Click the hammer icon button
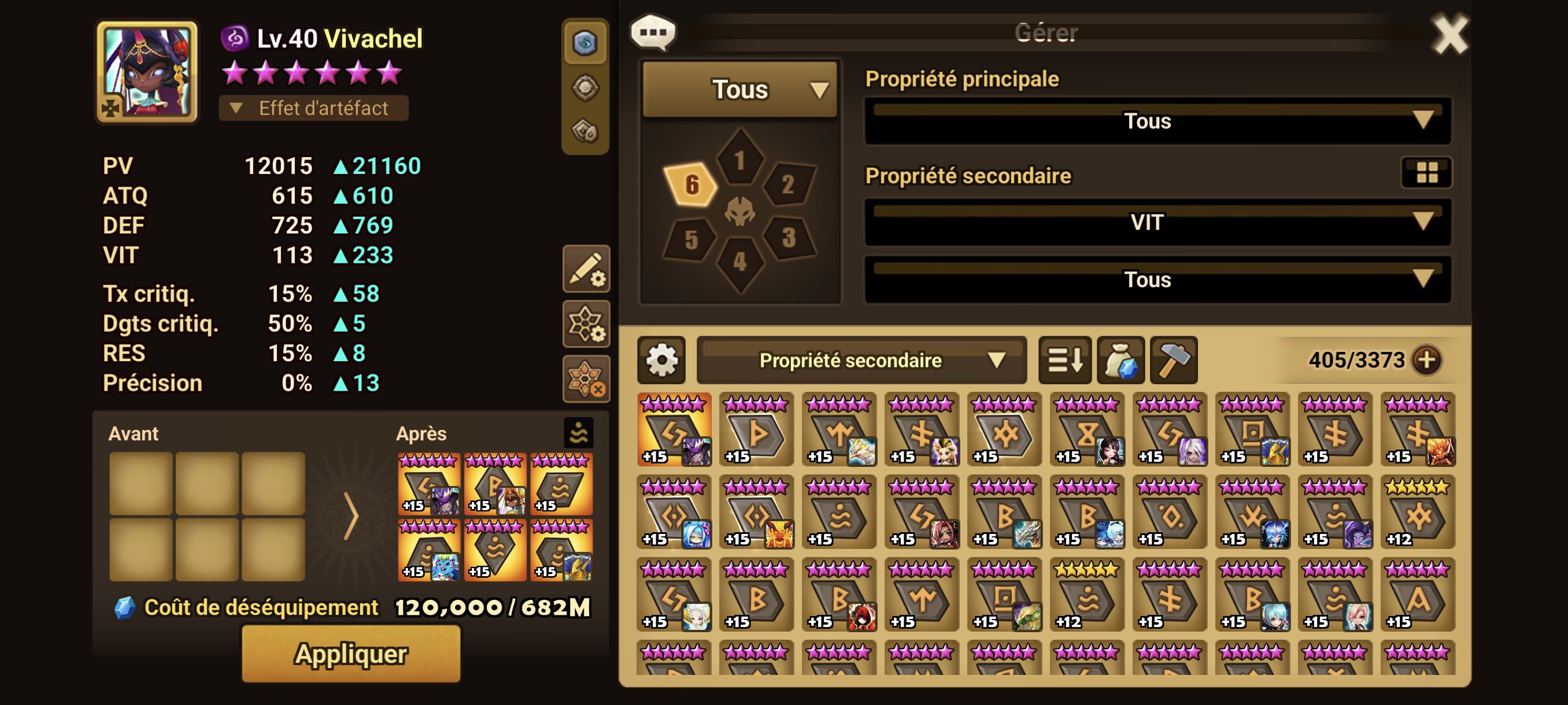 [x=1174, y=360]
